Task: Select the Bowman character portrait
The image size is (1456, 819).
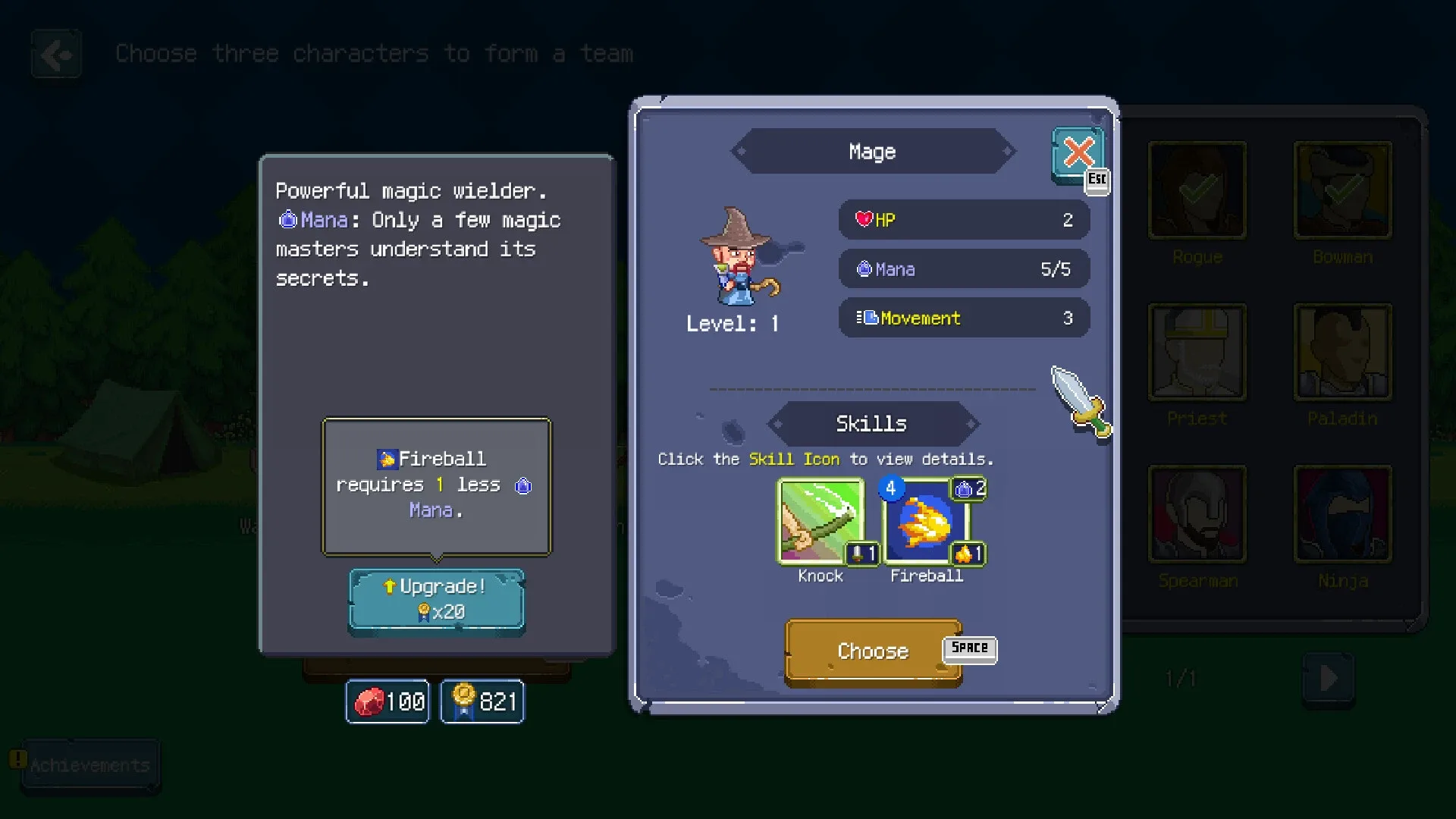Action: tap(1342, 190)
